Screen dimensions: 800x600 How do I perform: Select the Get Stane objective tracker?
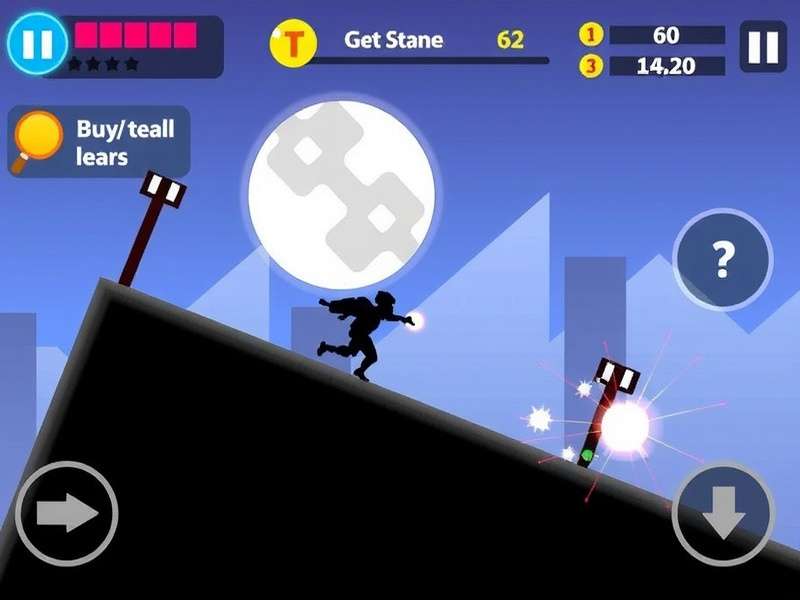click(408, 43)
